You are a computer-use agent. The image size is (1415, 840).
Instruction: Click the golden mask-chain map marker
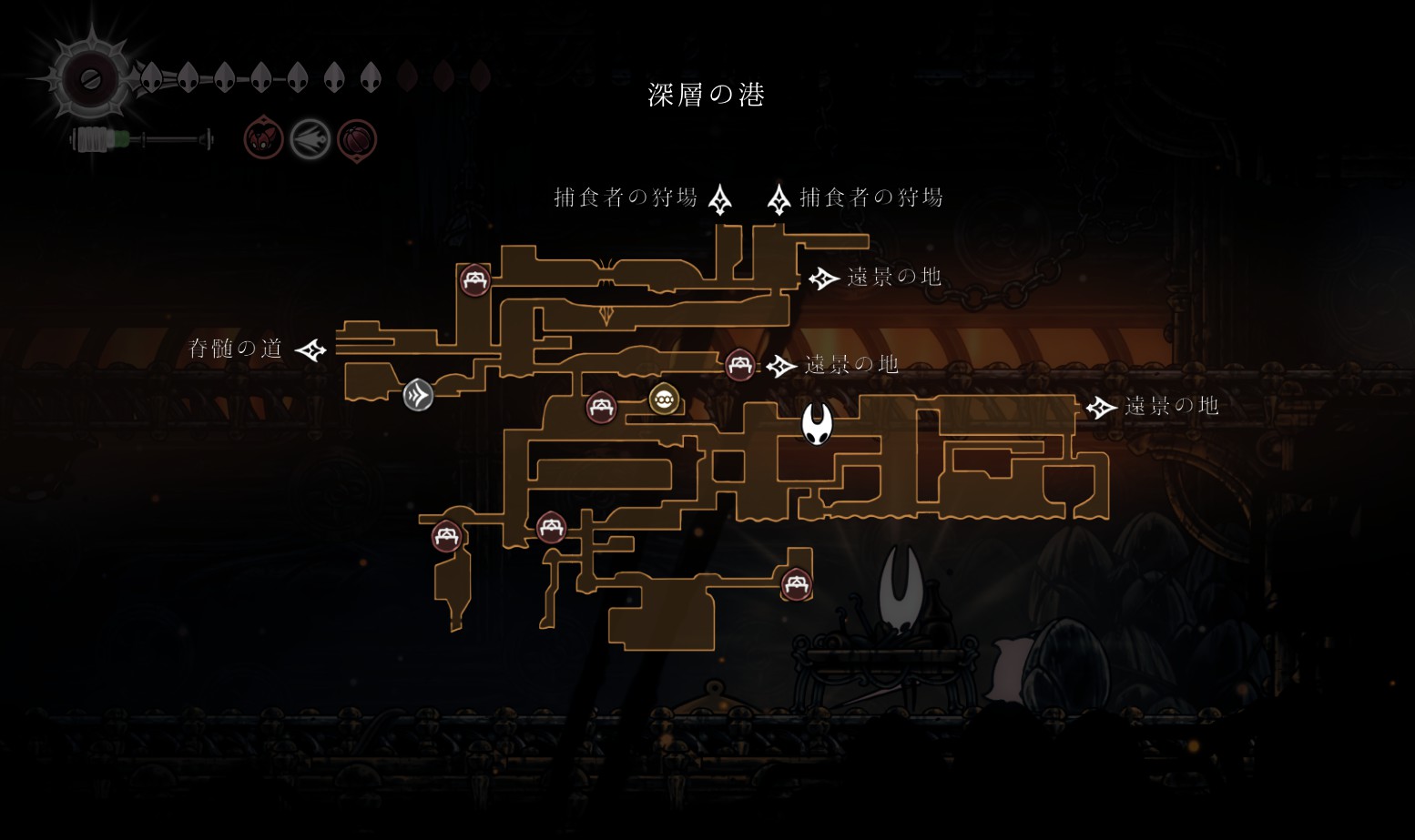click(x=664, y=399)
